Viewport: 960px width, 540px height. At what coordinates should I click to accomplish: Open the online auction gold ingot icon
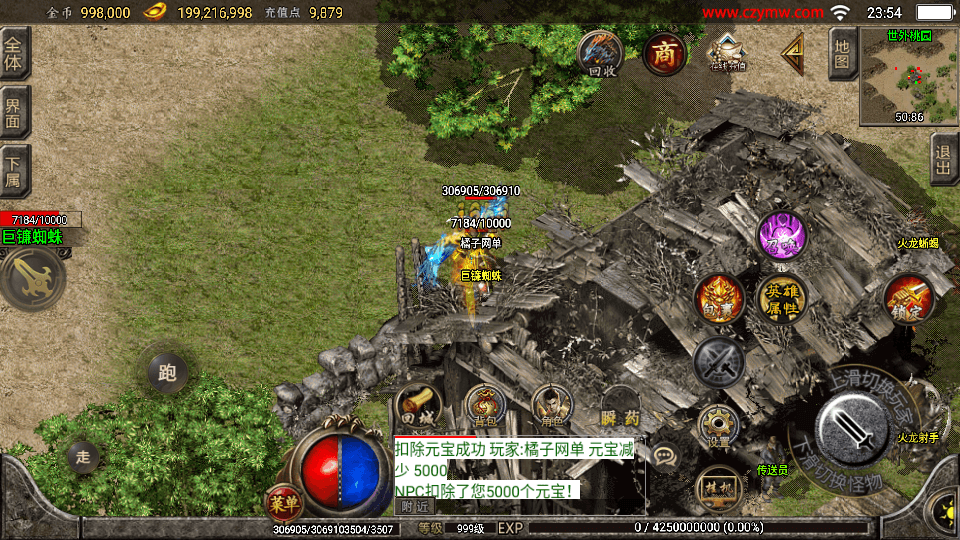(727, 52)
